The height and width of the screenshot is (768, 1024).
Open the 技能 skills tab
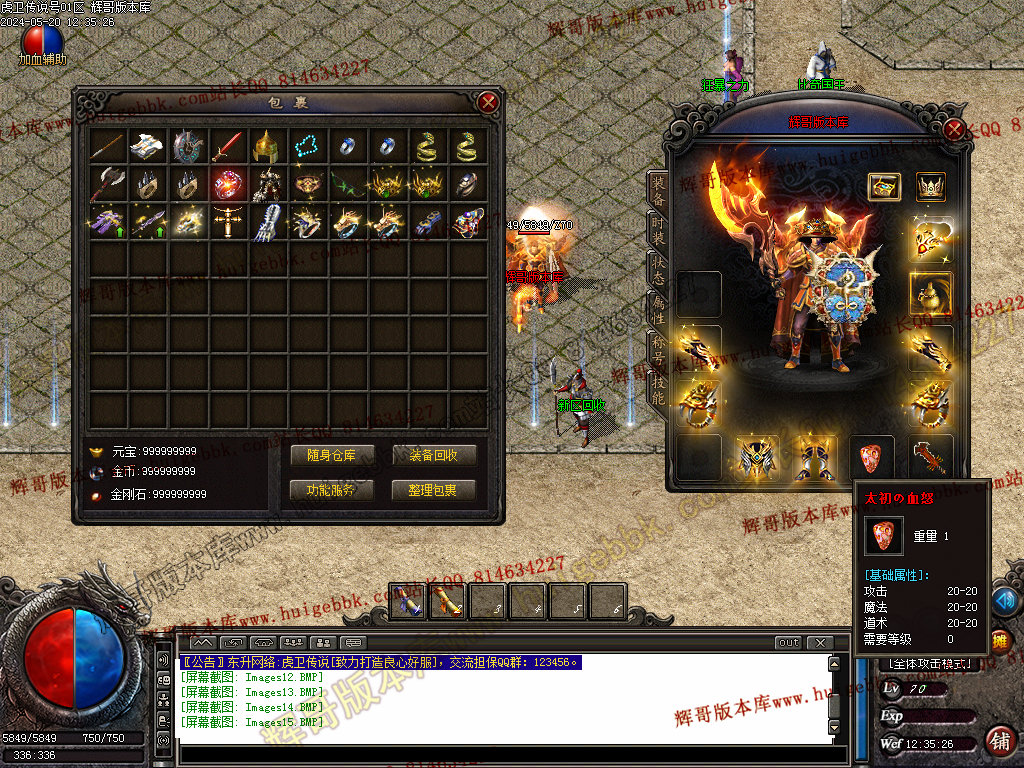[x=657, y=388]
